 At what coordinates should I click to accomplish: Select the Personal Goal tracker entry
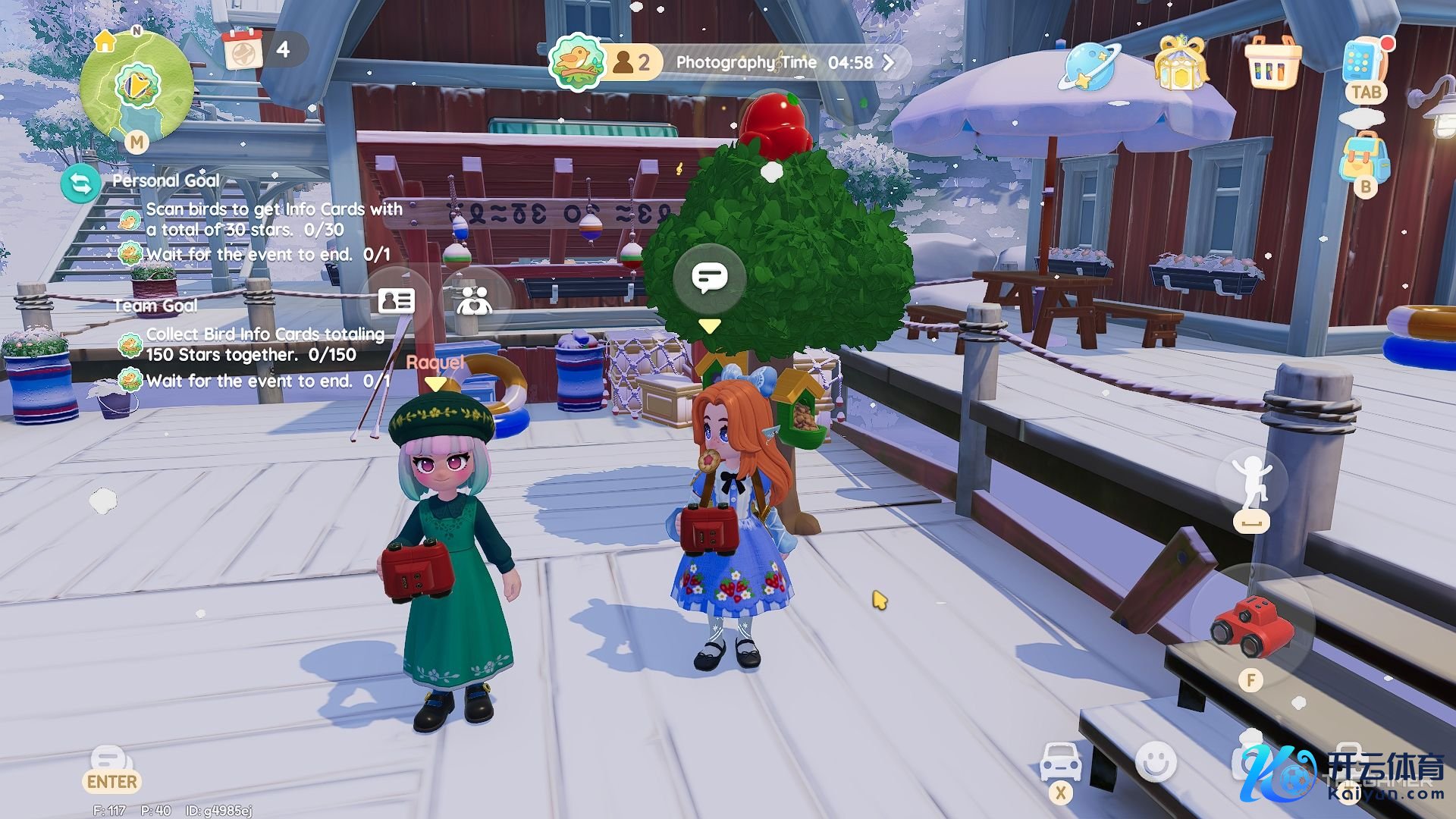coord(166,181)
